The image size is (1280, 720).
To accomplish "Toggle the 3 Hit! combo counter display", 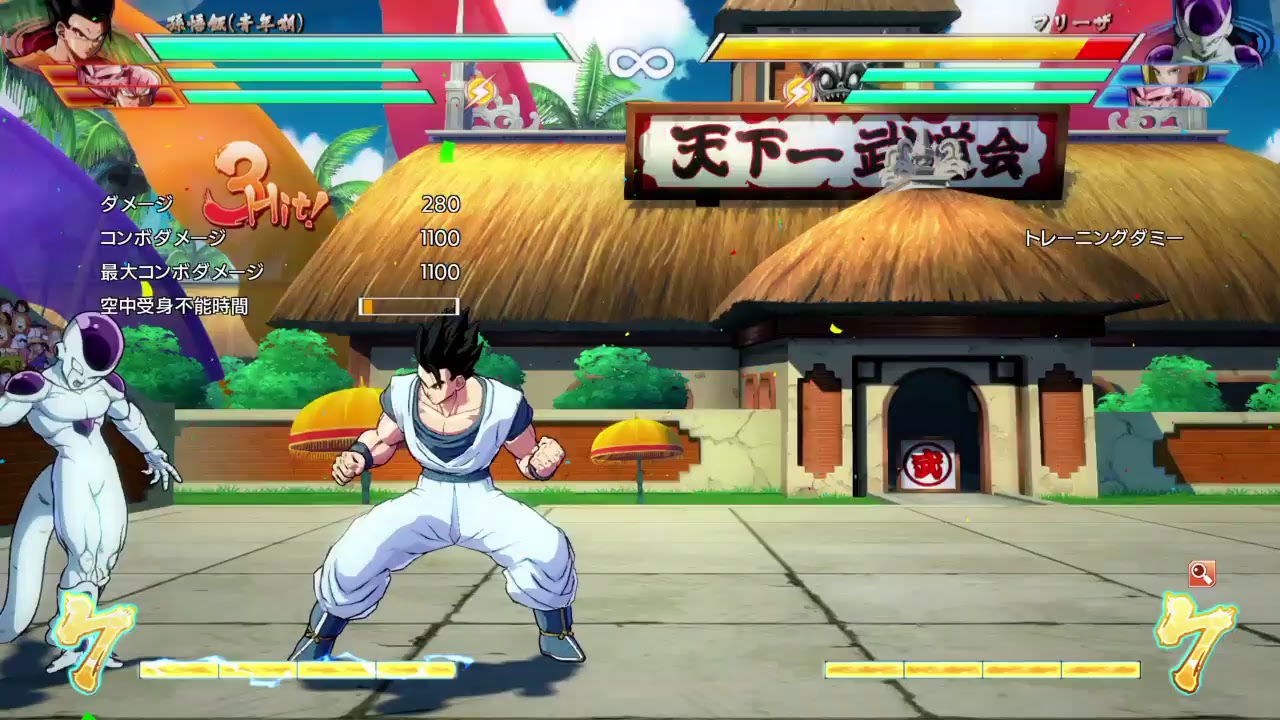I will [250, 190].
